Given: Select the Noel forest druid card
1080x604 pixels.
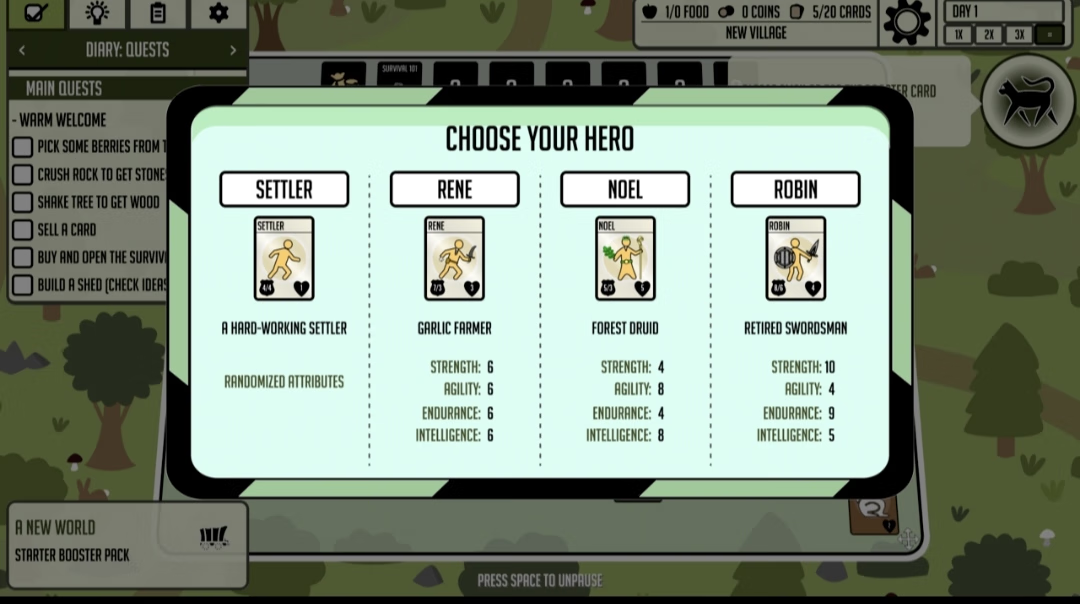Looking at the screenshot, I should [625, 258].
